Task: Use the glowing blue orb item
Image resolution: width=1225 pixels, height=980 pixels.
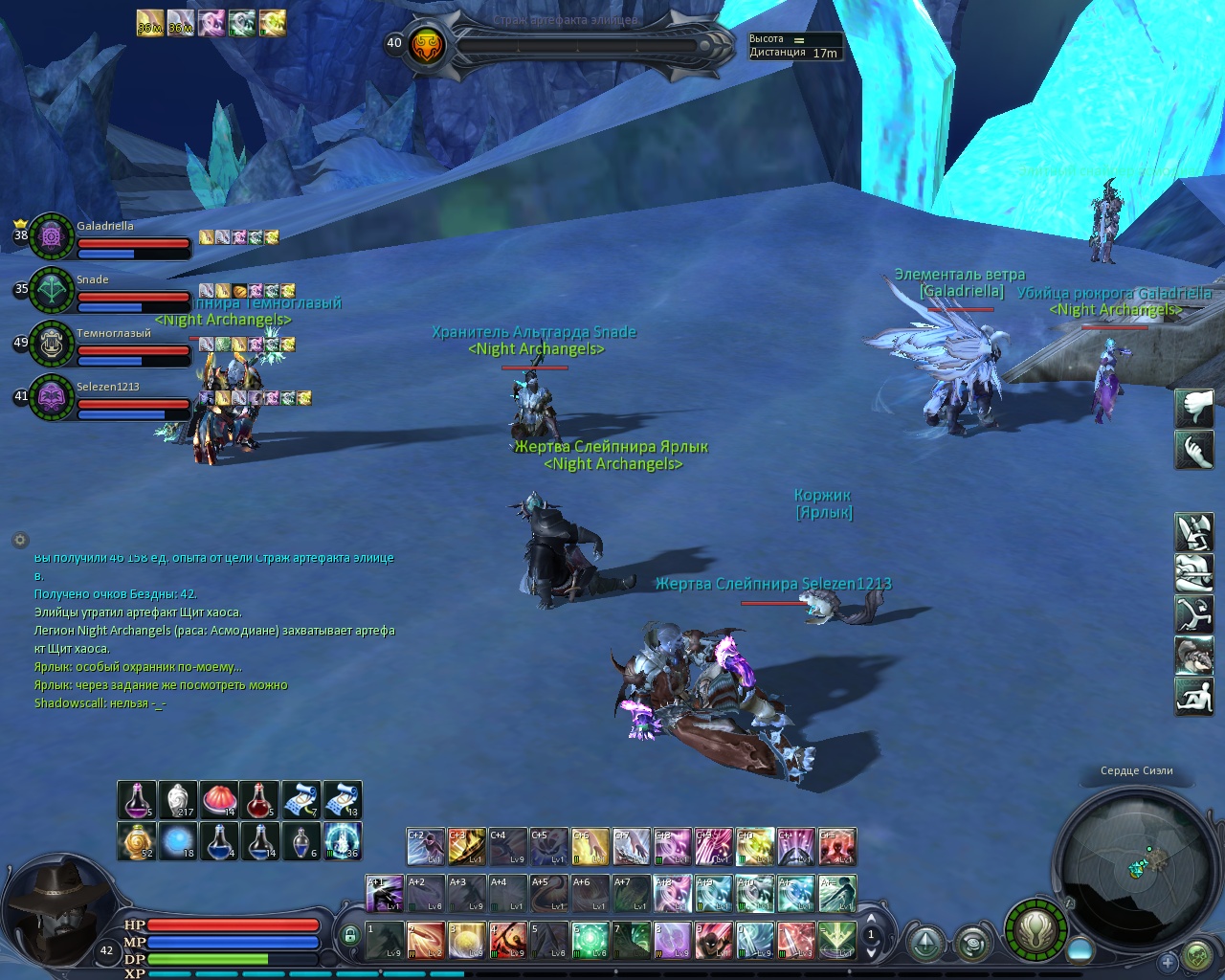Action: [x=178, y=841]
